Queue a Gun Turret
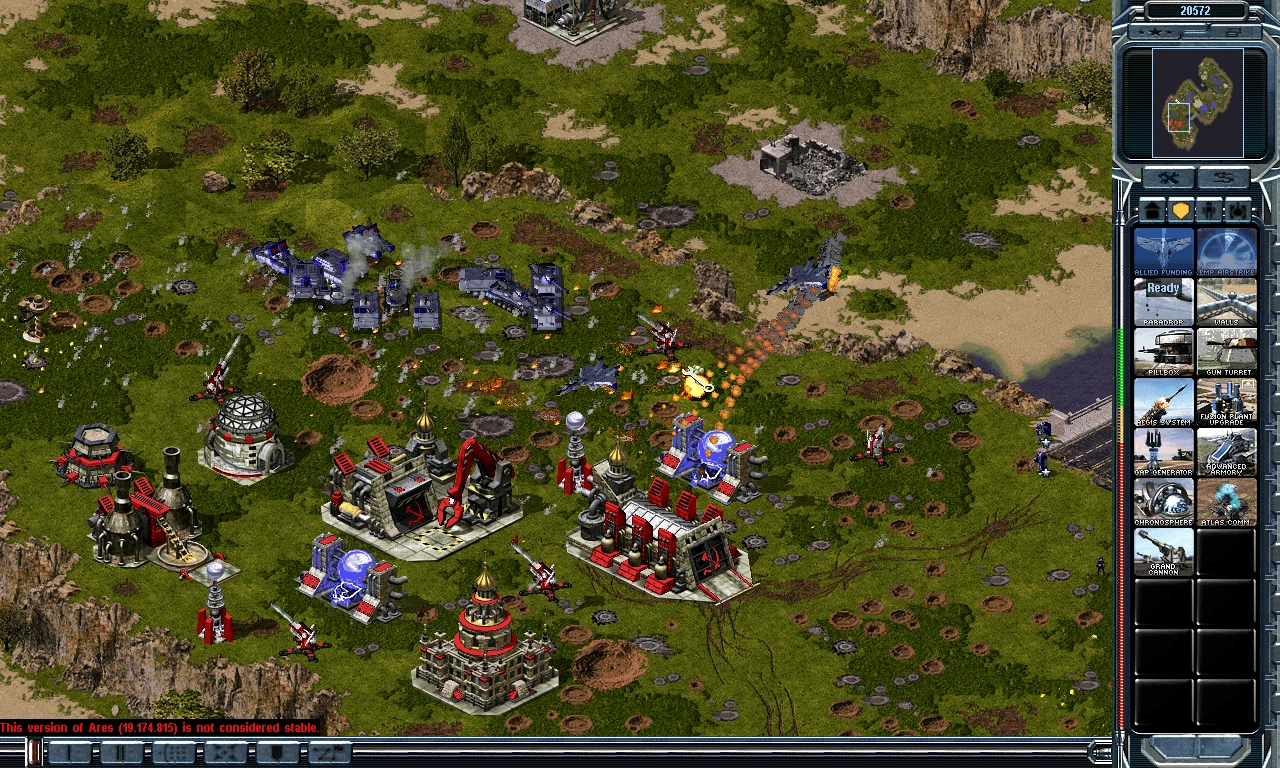1280x768 pixels. [1226, 352]
